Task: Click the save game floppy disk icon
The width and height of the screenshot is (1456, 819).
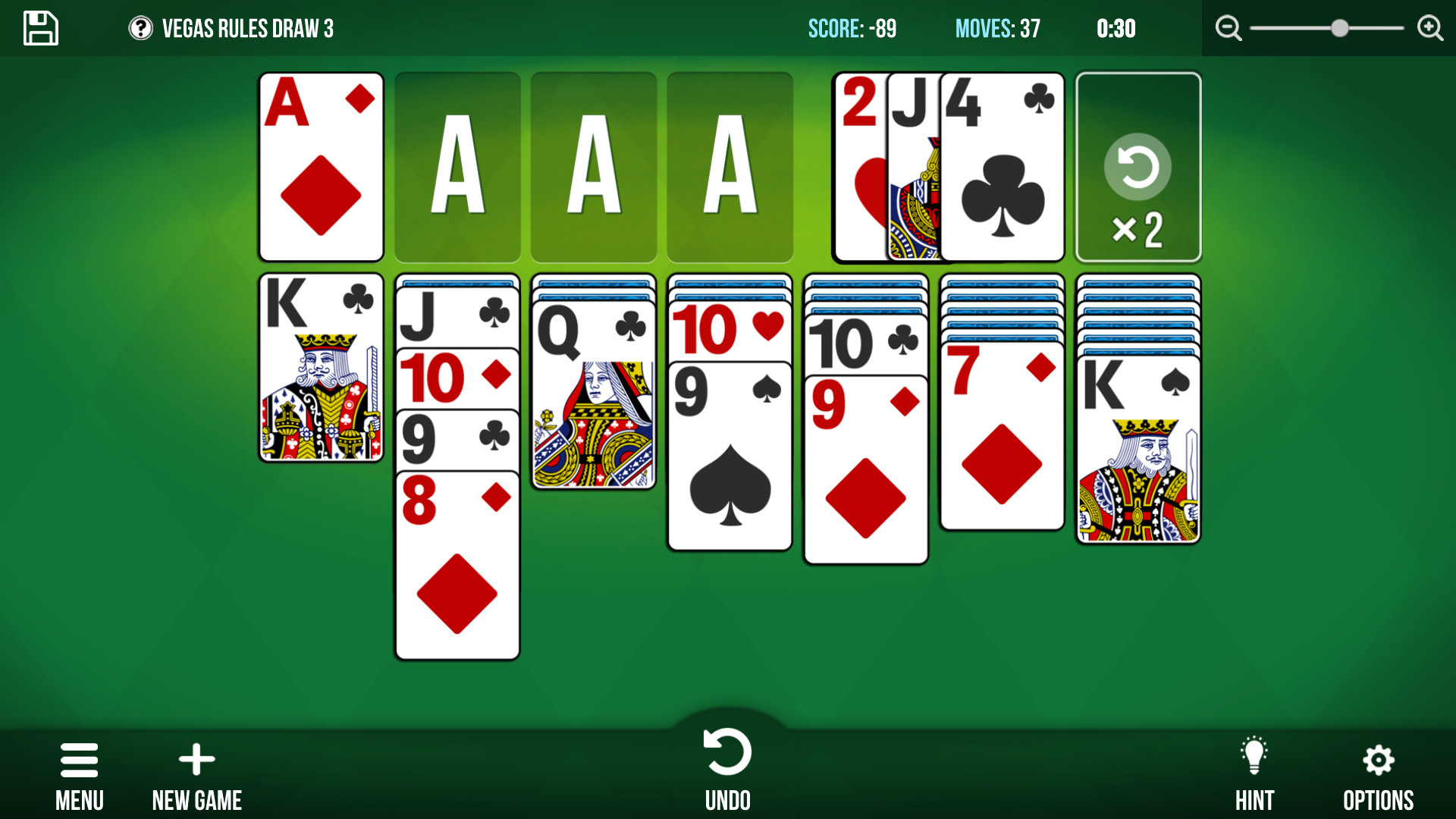Action: [x=40, y=28]
